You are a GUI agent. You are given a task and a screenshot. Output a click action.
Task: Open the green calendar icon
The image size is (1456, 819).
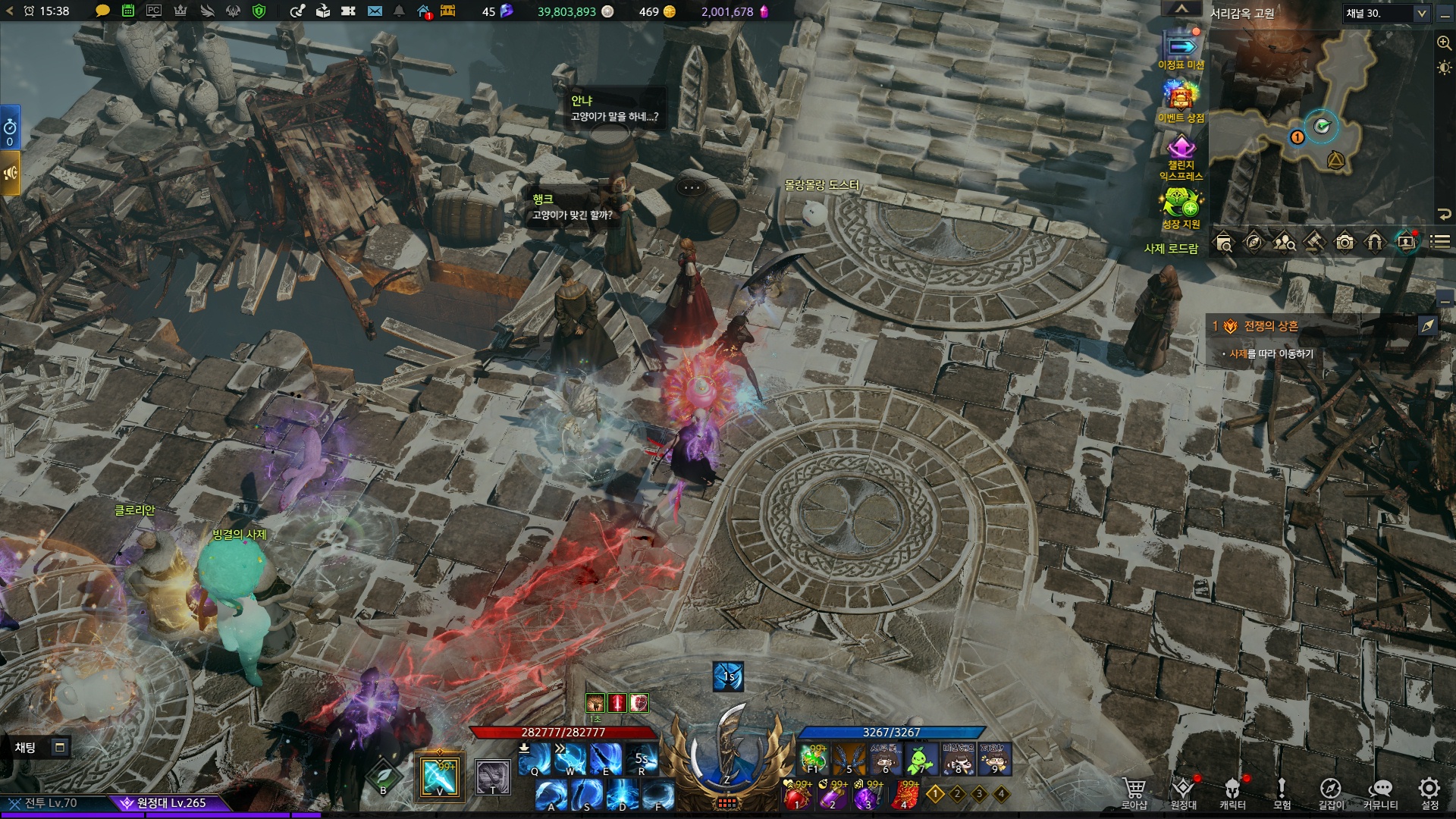tap(128, 11)
